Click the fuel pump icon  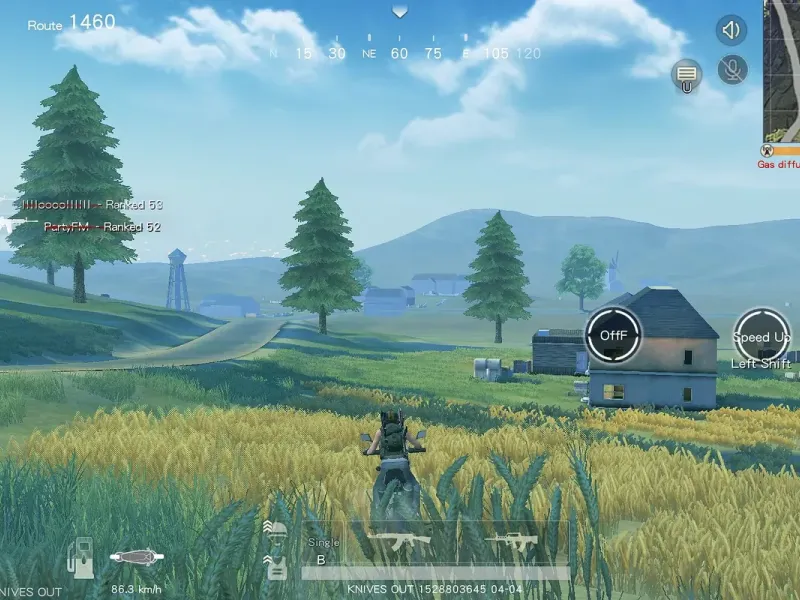tap(81, 556)
